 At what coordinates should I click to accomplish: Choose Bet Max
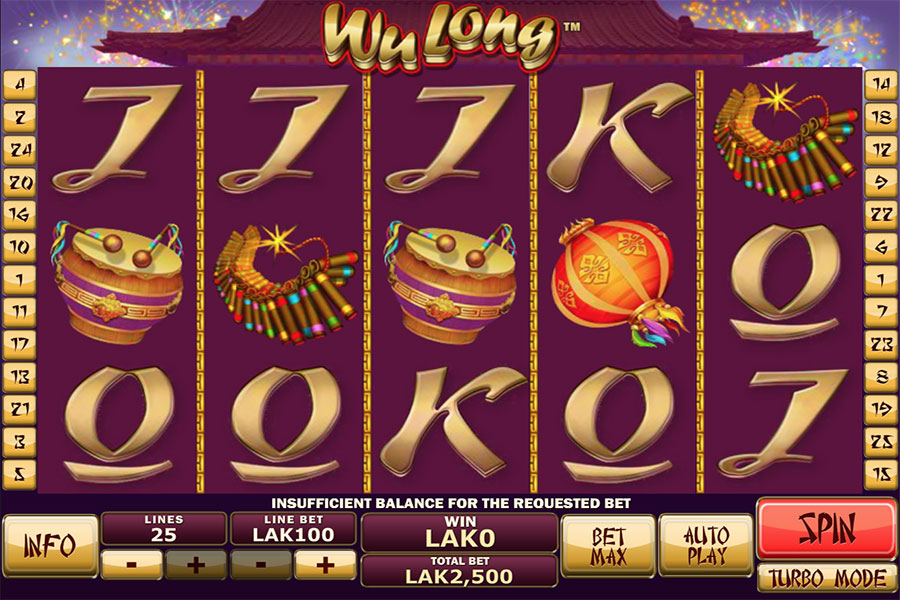click(608, 545)
